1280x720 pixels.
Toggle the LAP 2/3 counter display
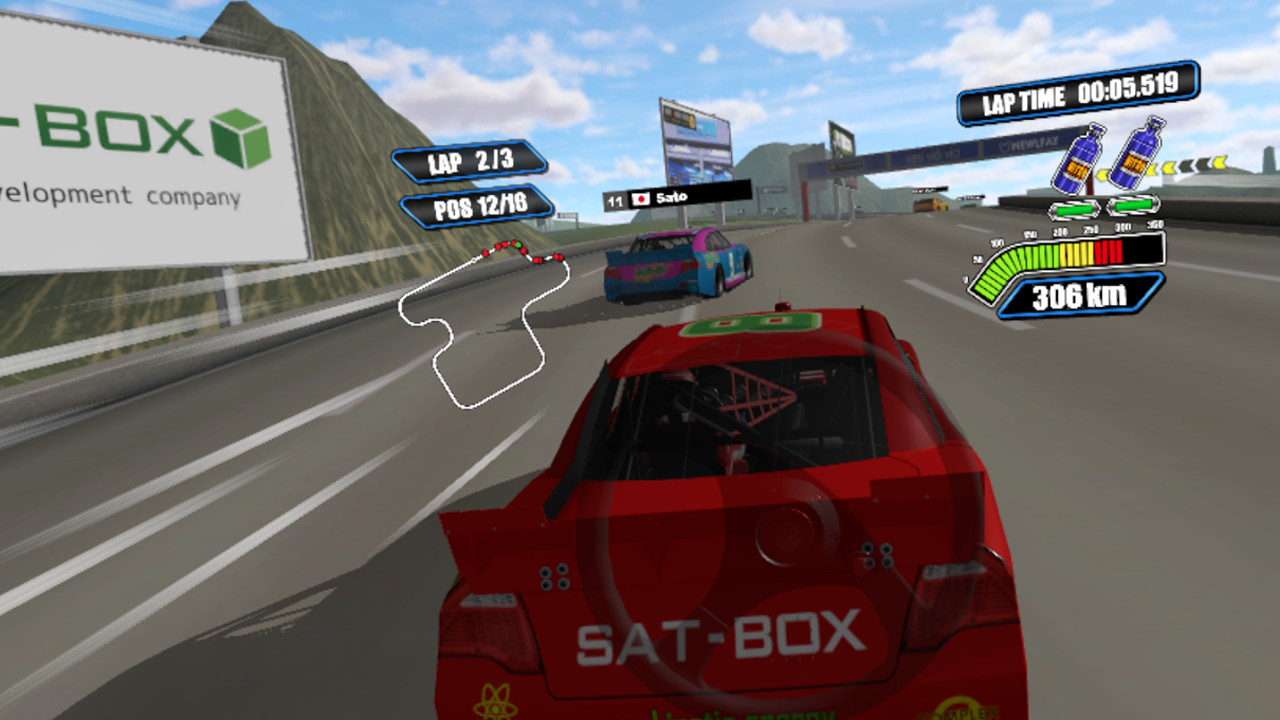point(471,163)
